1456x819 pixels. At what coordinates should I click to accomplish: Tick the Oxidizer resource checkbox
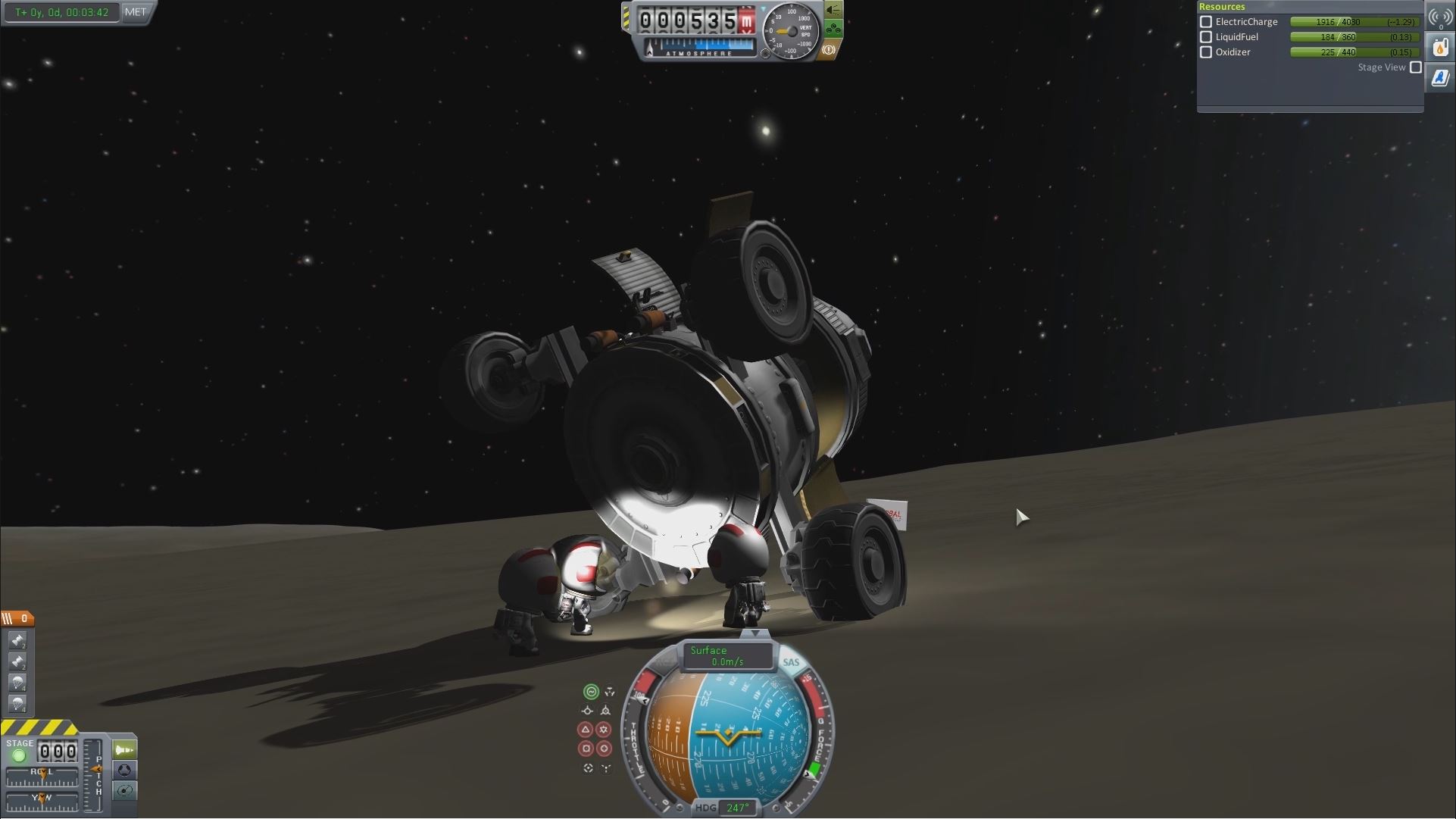pos(1206,52)
